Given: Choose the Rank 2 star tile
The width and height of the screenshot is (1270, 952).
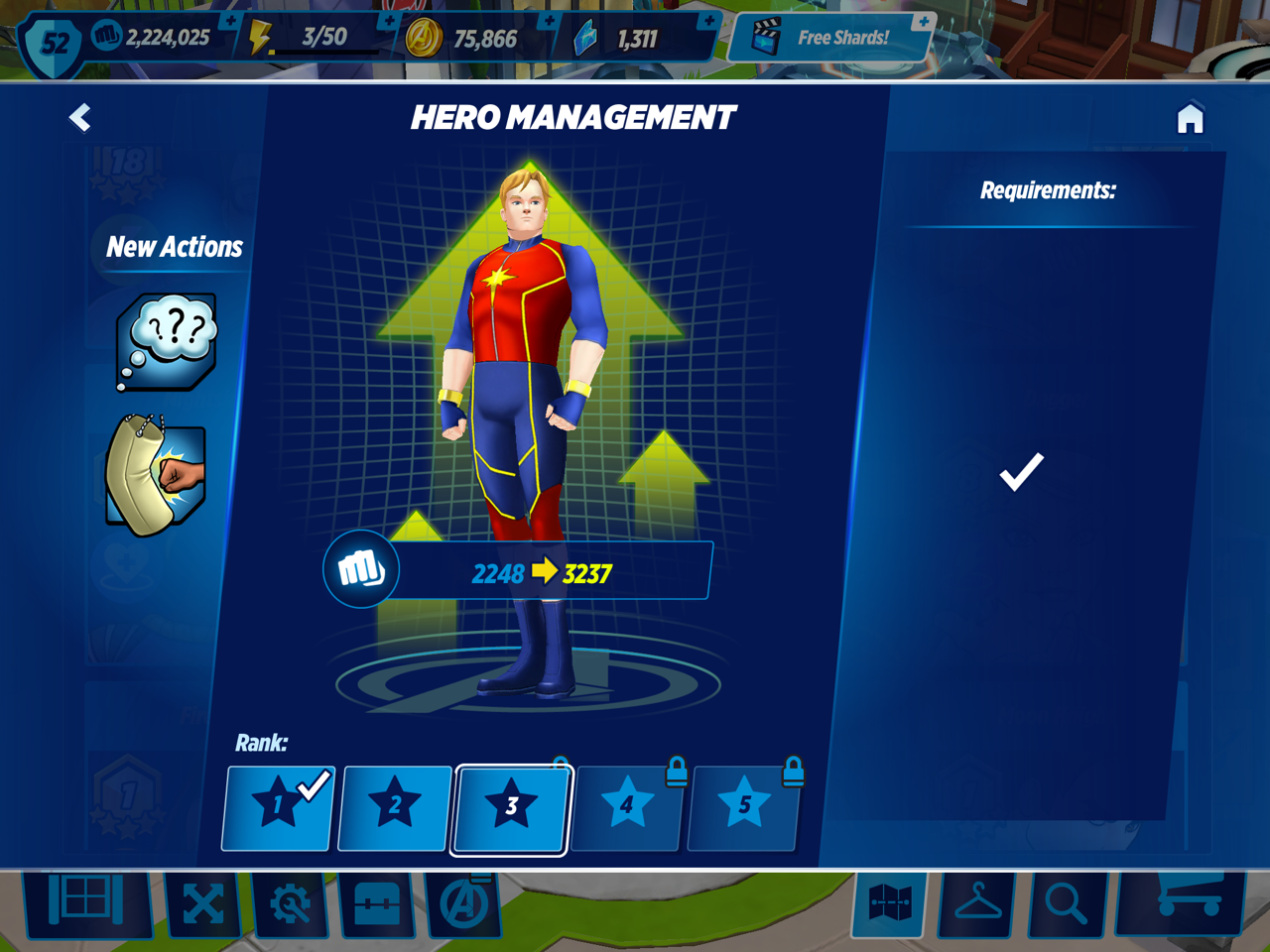Looking at the screenshot, I should coord(394,807).
